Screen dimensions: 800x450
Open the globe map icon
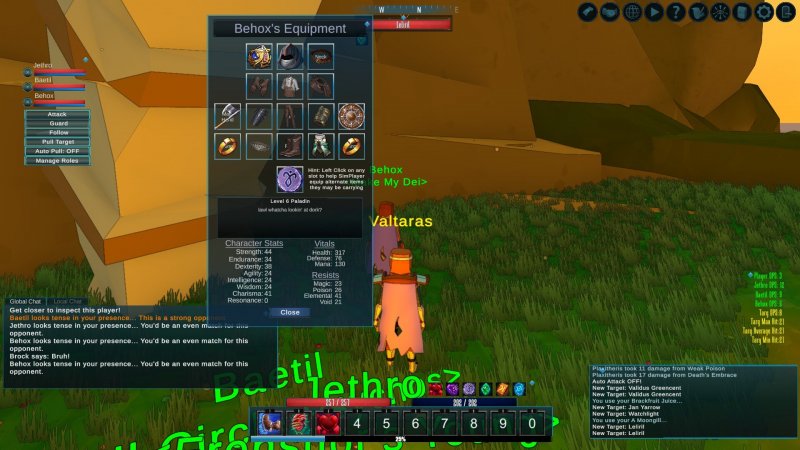tap(632, 12)
